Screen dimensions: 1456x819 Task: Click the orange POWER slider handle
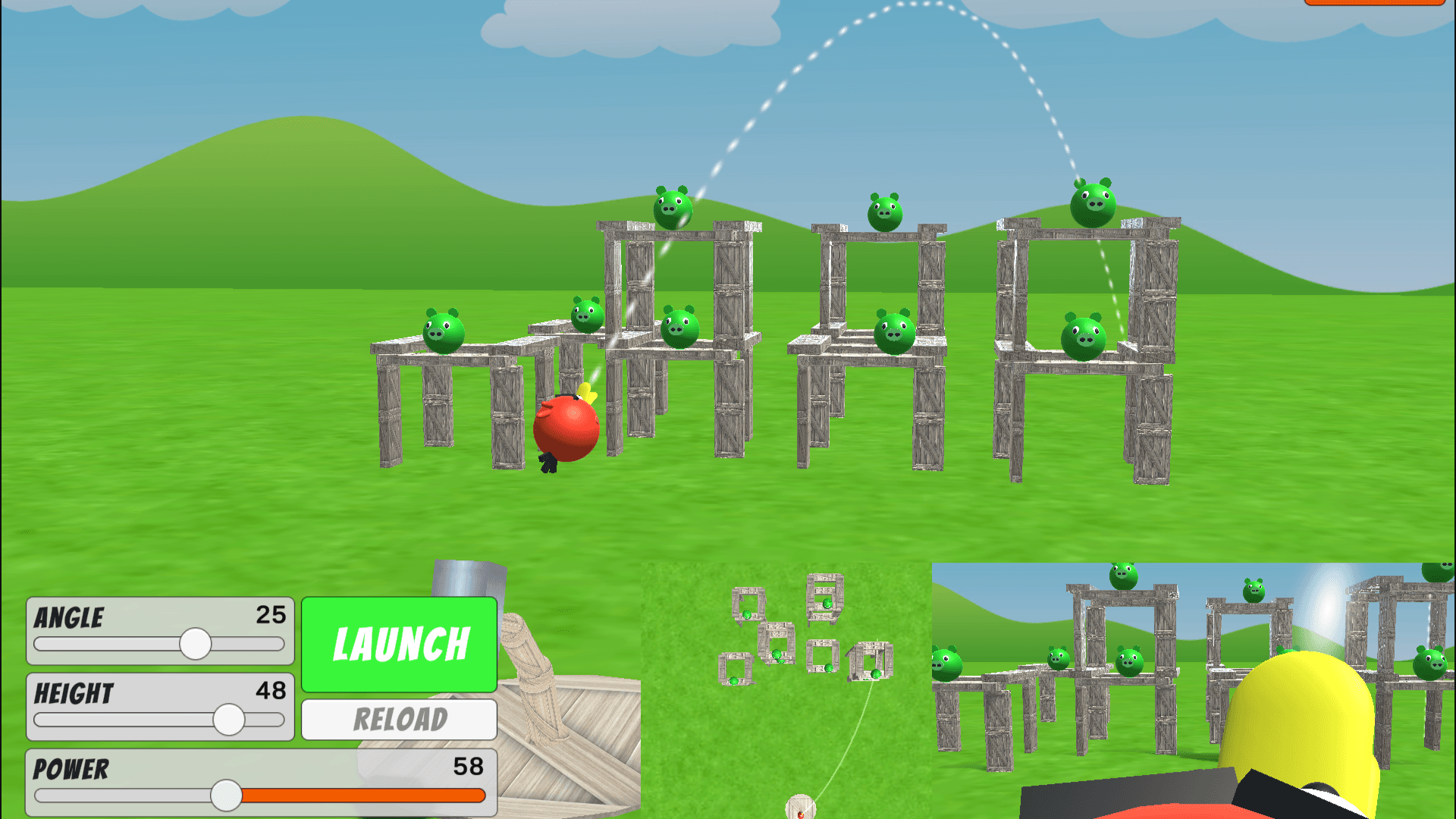pyautogui.click(x=227, y=796)
